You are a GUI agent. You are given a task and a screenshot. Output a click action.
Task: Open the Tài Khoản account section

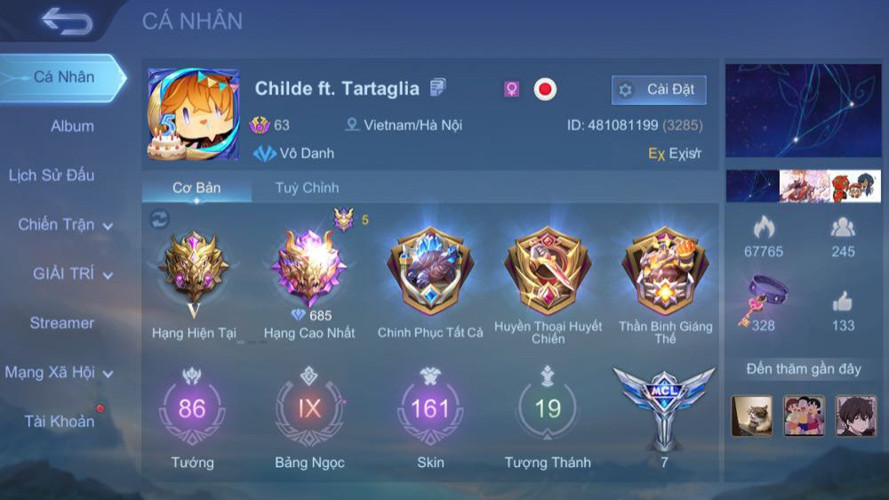(59, 421)
